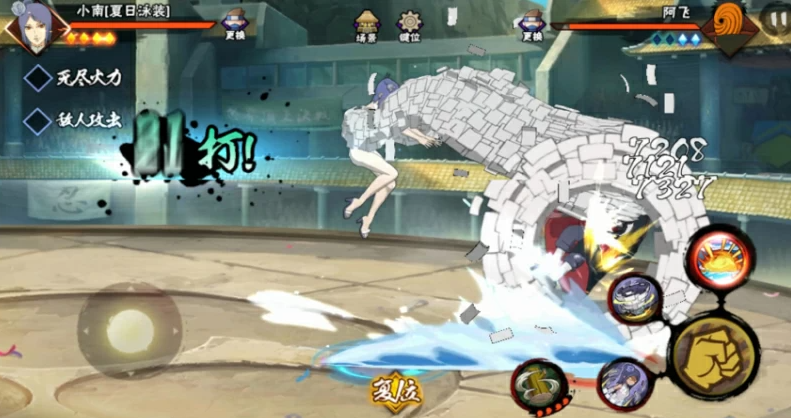The width and height of the screenshot is (791, 418).
Task: Tap 更换 next to Tobi's health bar
Action: [x=532, y=25]
